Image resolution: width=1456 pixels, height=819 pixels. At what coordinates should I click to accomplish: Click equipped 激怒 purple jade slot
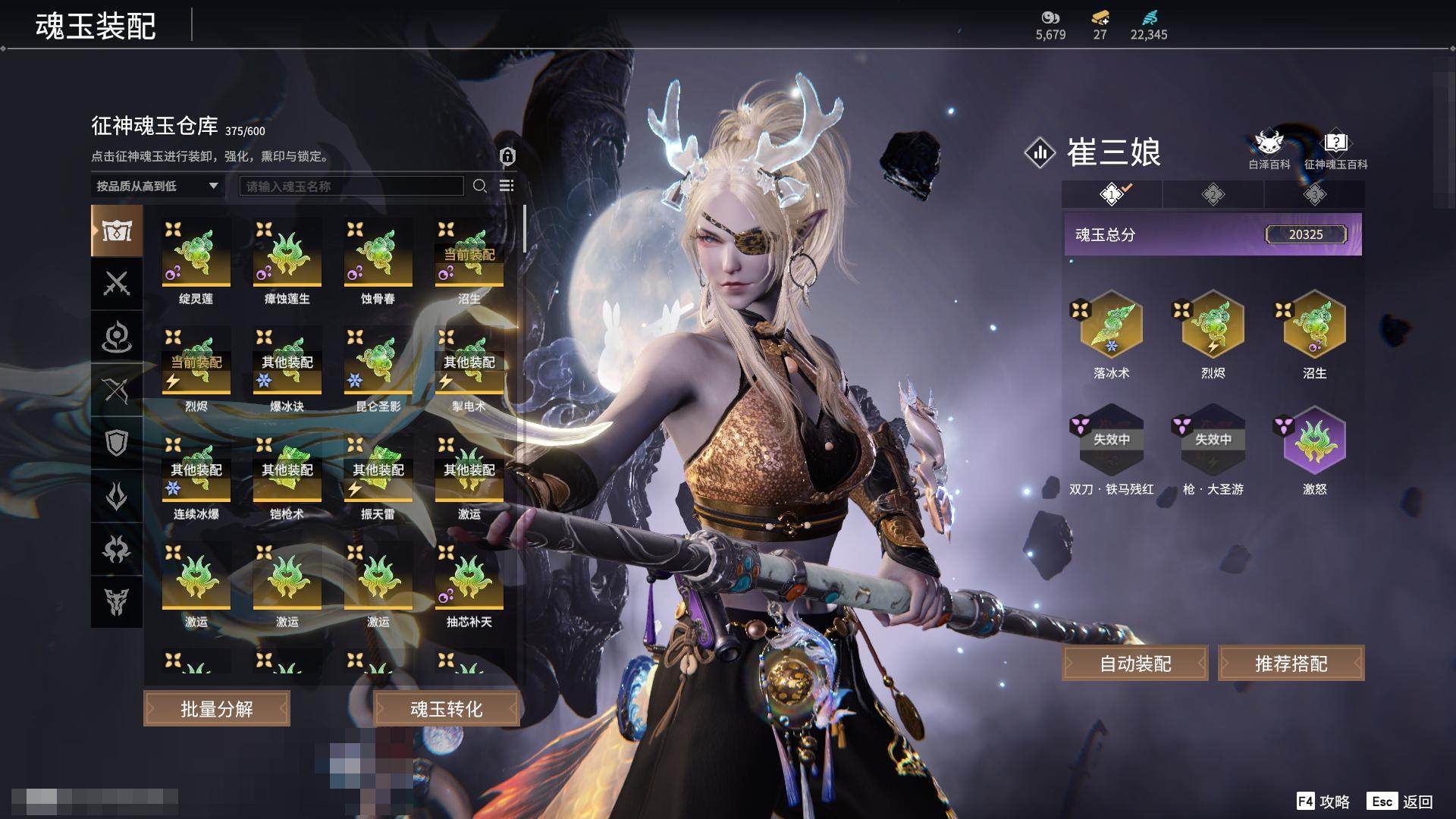1314,441
